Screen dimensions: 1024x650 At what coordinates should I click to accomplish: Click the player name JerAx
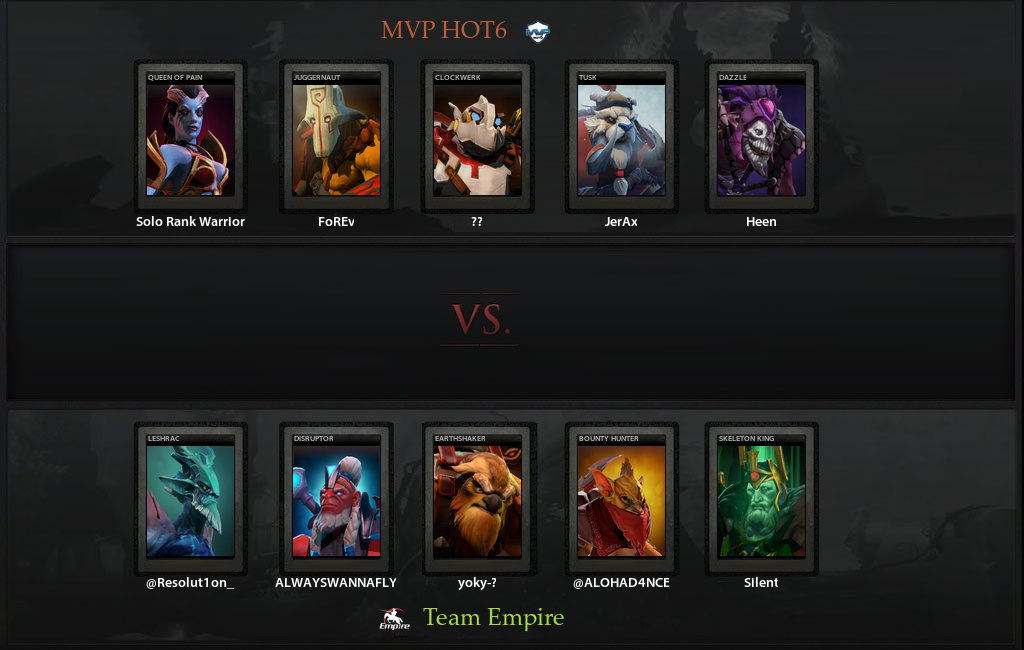pyautogui.click(x=621, y=222)
